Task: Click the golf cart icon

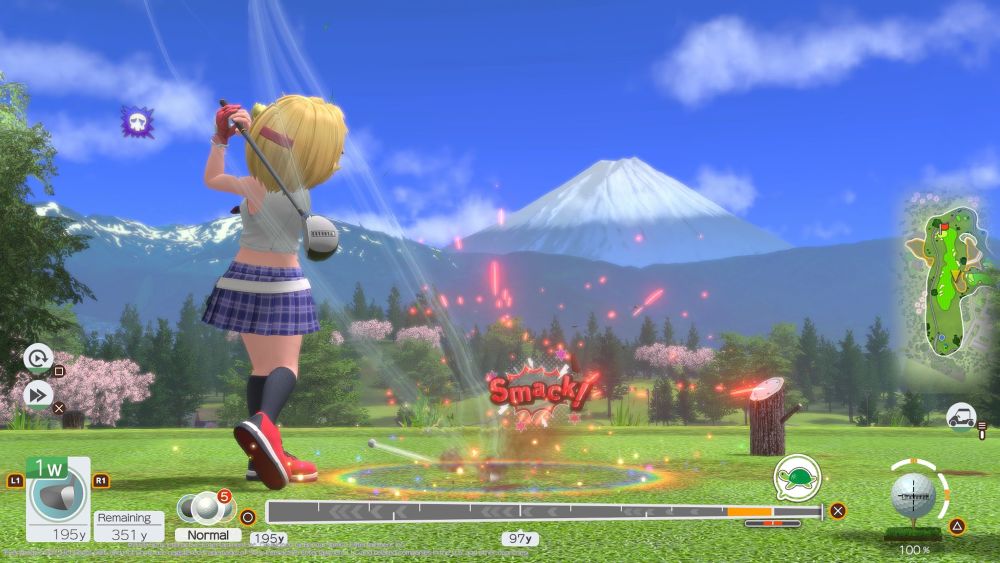Action: tap(962, 418)
